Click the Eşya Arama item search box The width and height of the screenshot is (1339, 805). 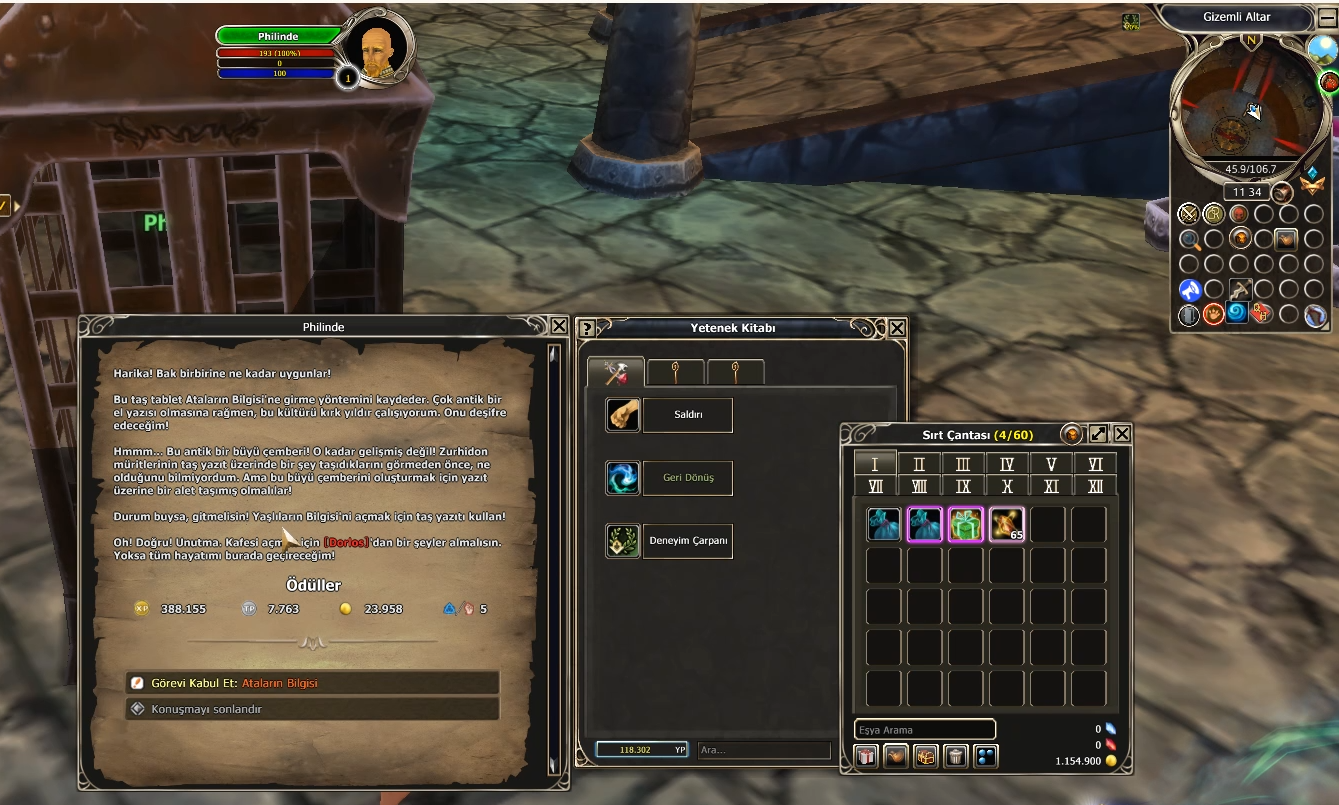point(925,730)
